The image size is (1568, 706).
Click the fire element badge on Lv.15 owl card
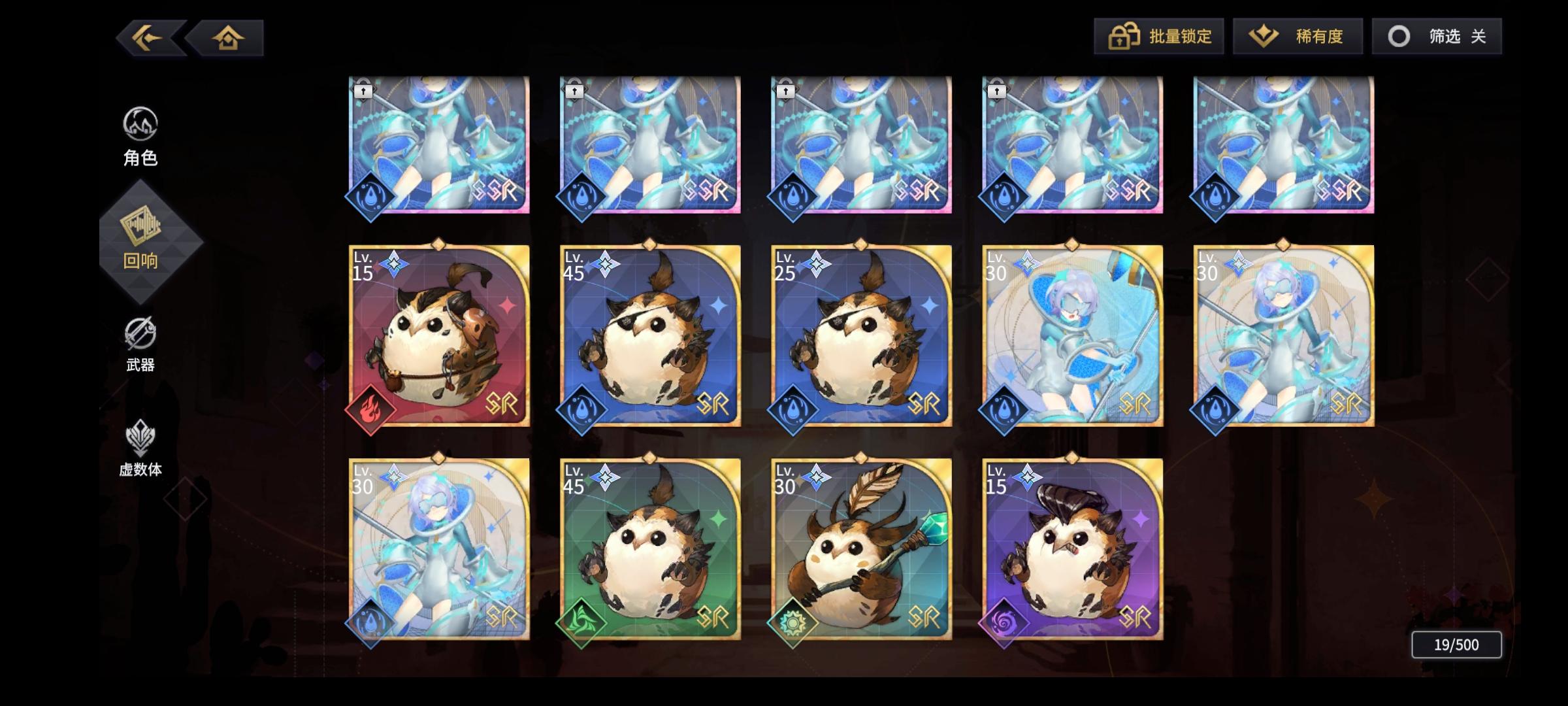370,409
